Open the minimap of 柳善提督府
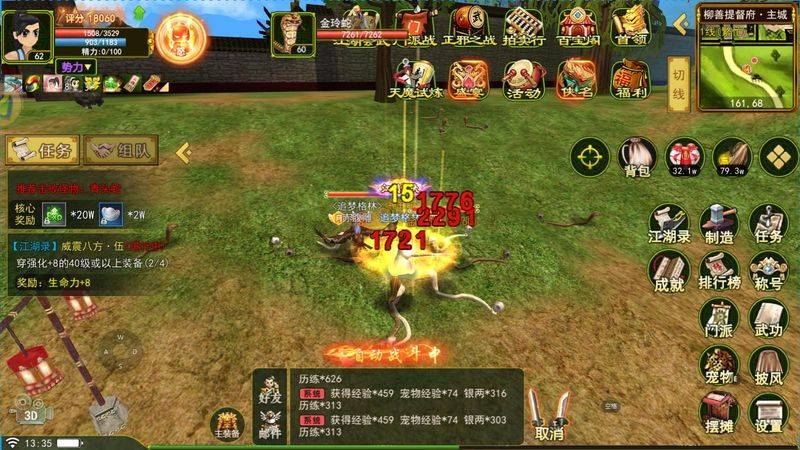The width and height of the screenshot is (800, 450). pyautogui.click(x=742, y=64)
